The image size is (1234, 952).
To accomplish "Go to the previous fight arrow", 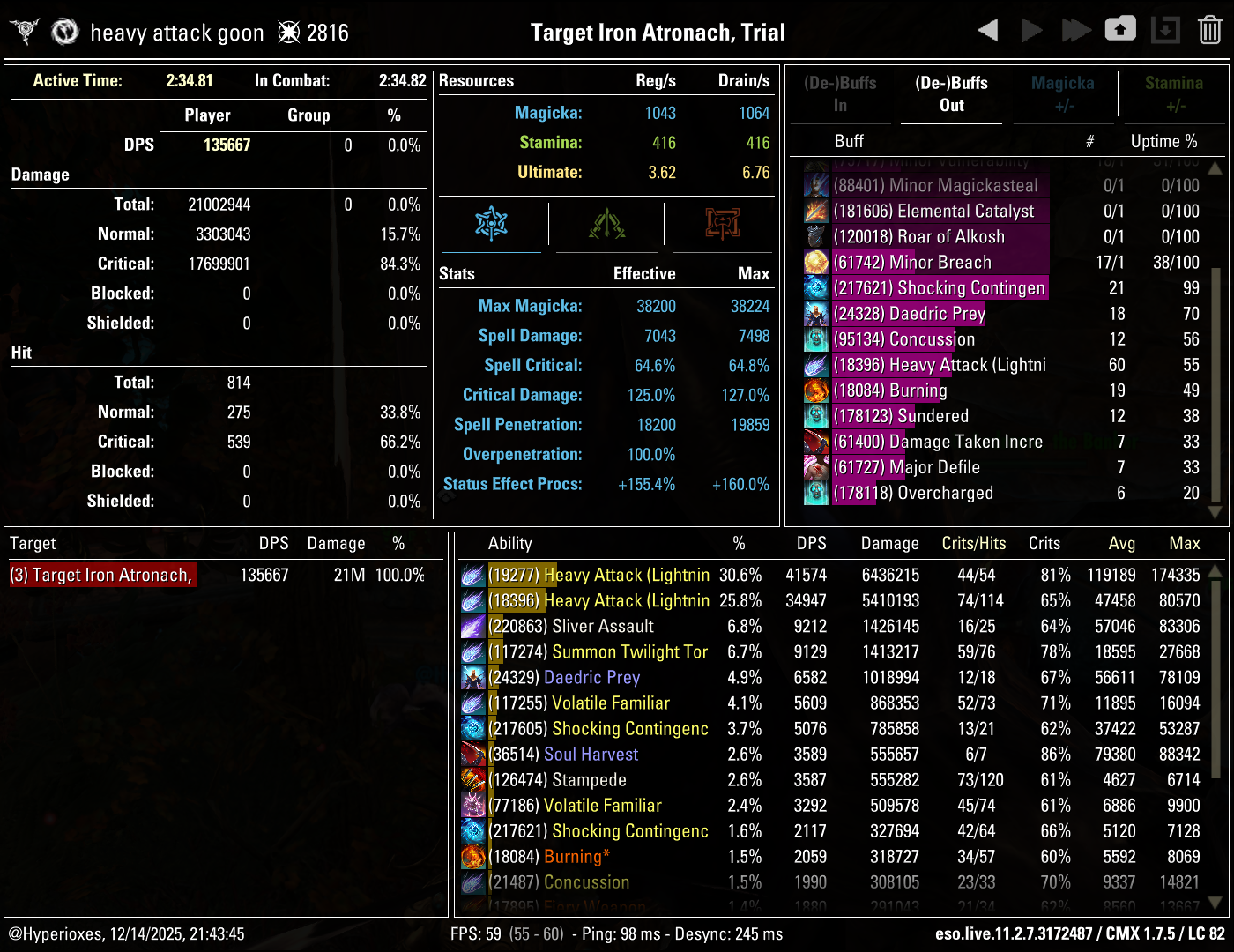I will [x=987, y=29].
